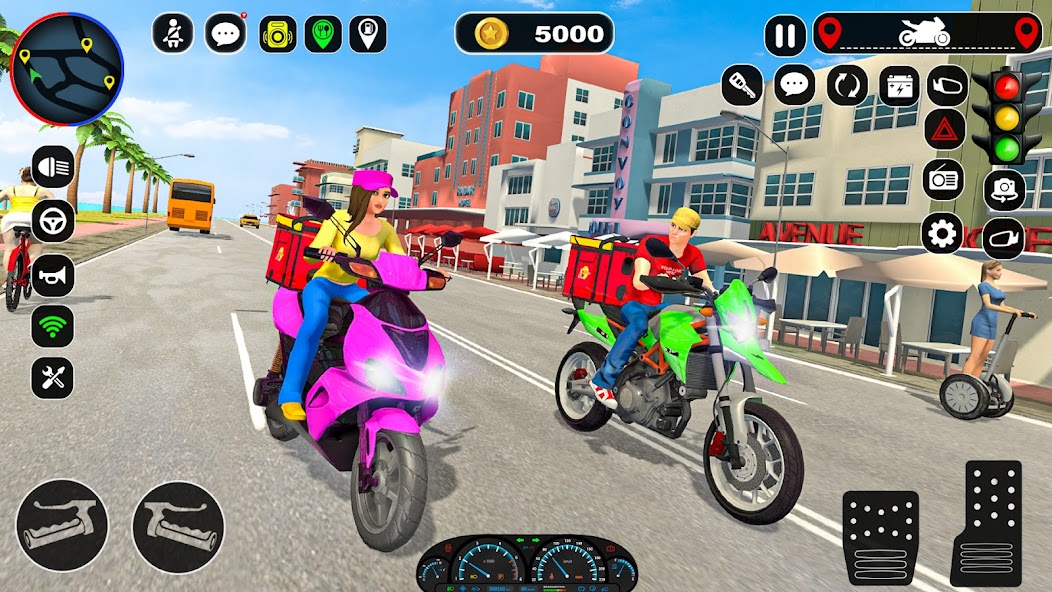This screenshot has width=1052, height=592.
Task: Open chat bubble with red notification dot
Action: click(x=226, y=33)
